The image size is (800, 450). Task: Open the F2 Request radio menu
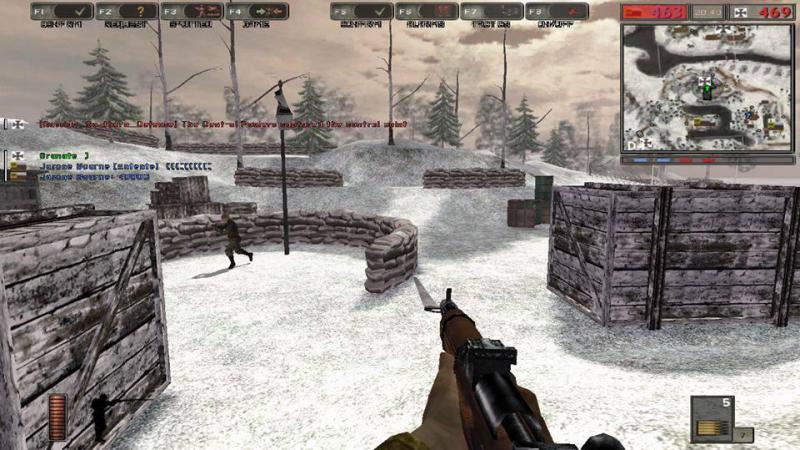pos(126,11)
